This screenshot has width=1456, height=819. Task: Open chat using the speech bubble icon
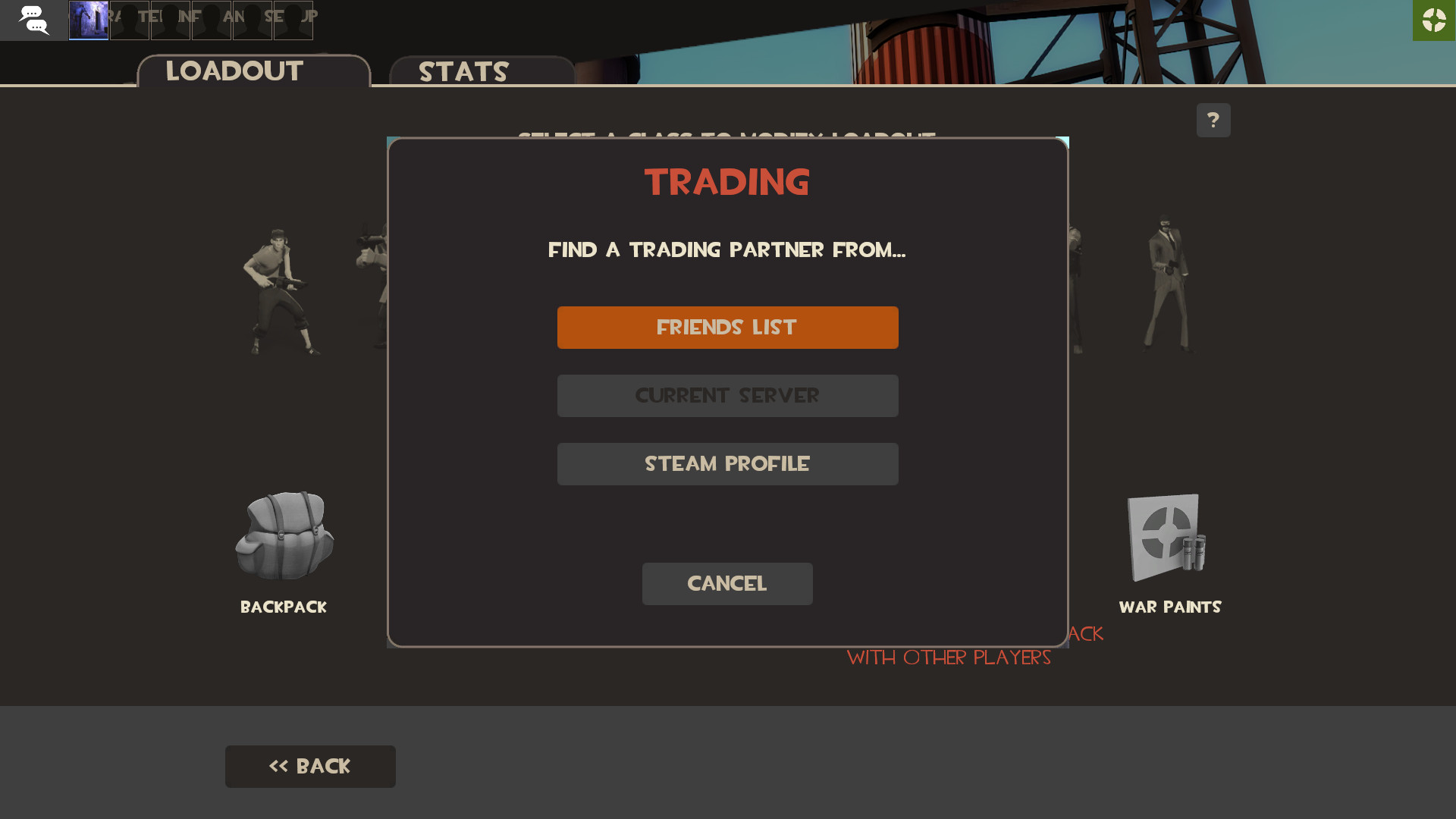(34, 20)
